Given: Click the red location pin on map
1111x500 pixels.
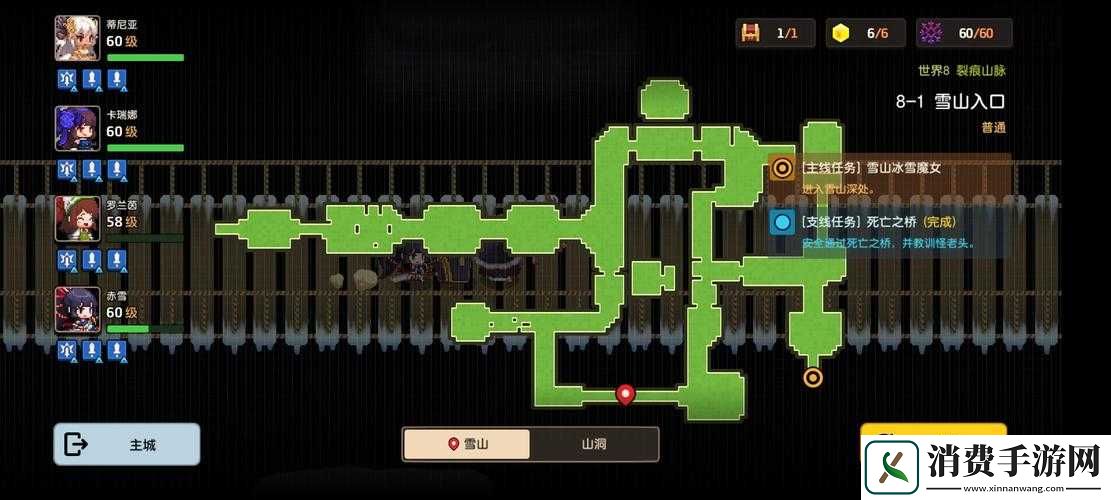Looking at the screenshot, I should point(626,394).
